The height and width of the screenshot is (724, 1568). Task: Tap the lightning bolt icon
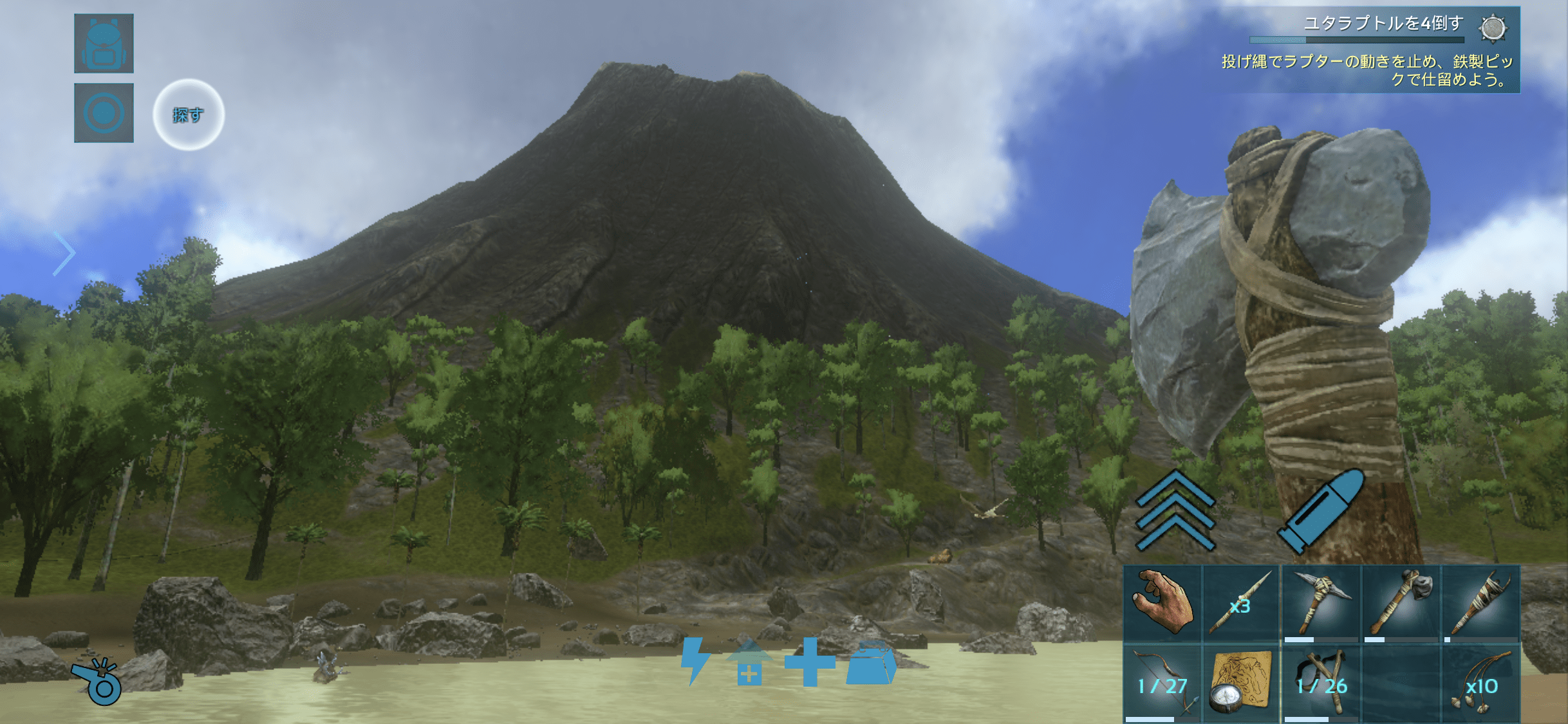click(695, 660)
